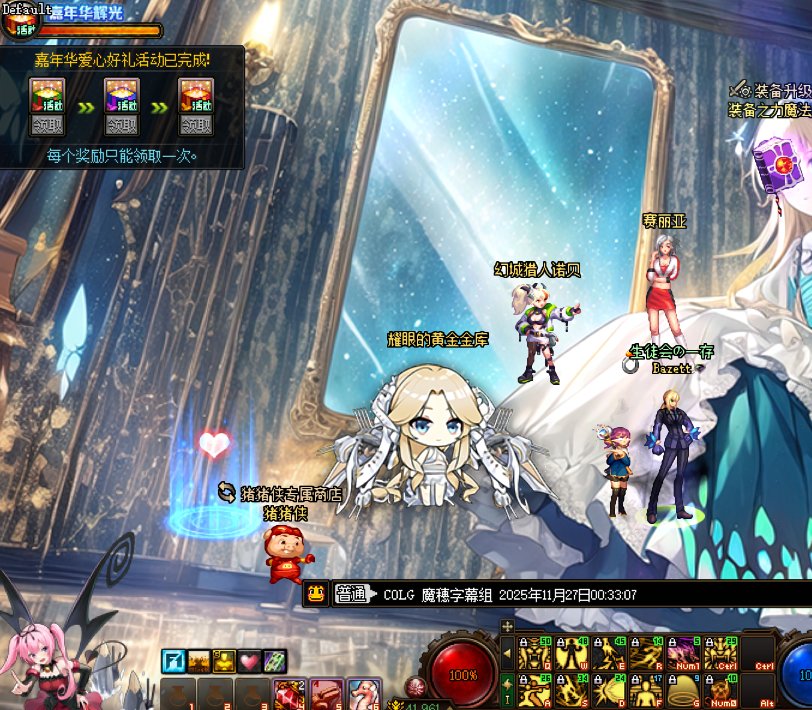Use the glowing figure skill on F
812x710 pixels.
643,690
